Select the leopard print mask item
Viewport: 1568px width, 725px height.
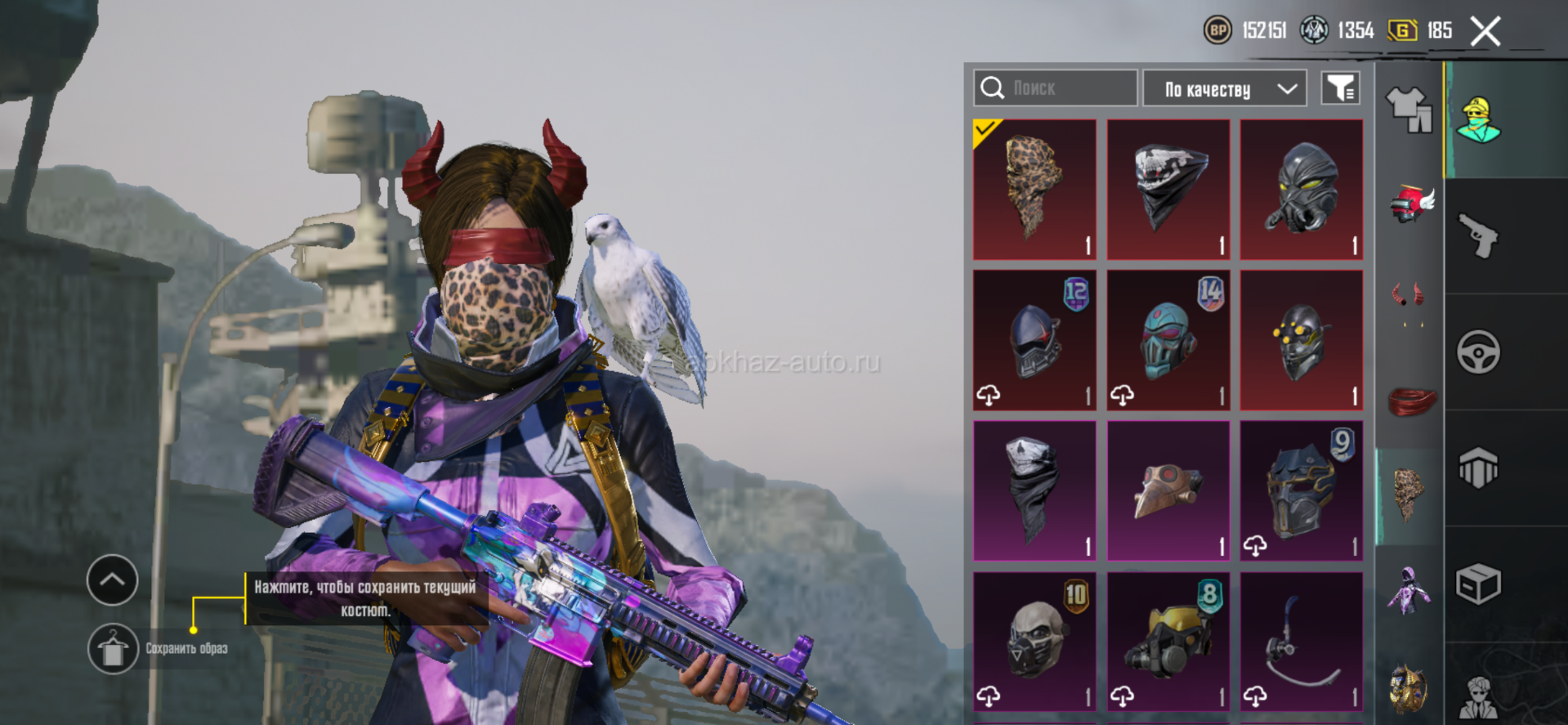(1034, 190)
